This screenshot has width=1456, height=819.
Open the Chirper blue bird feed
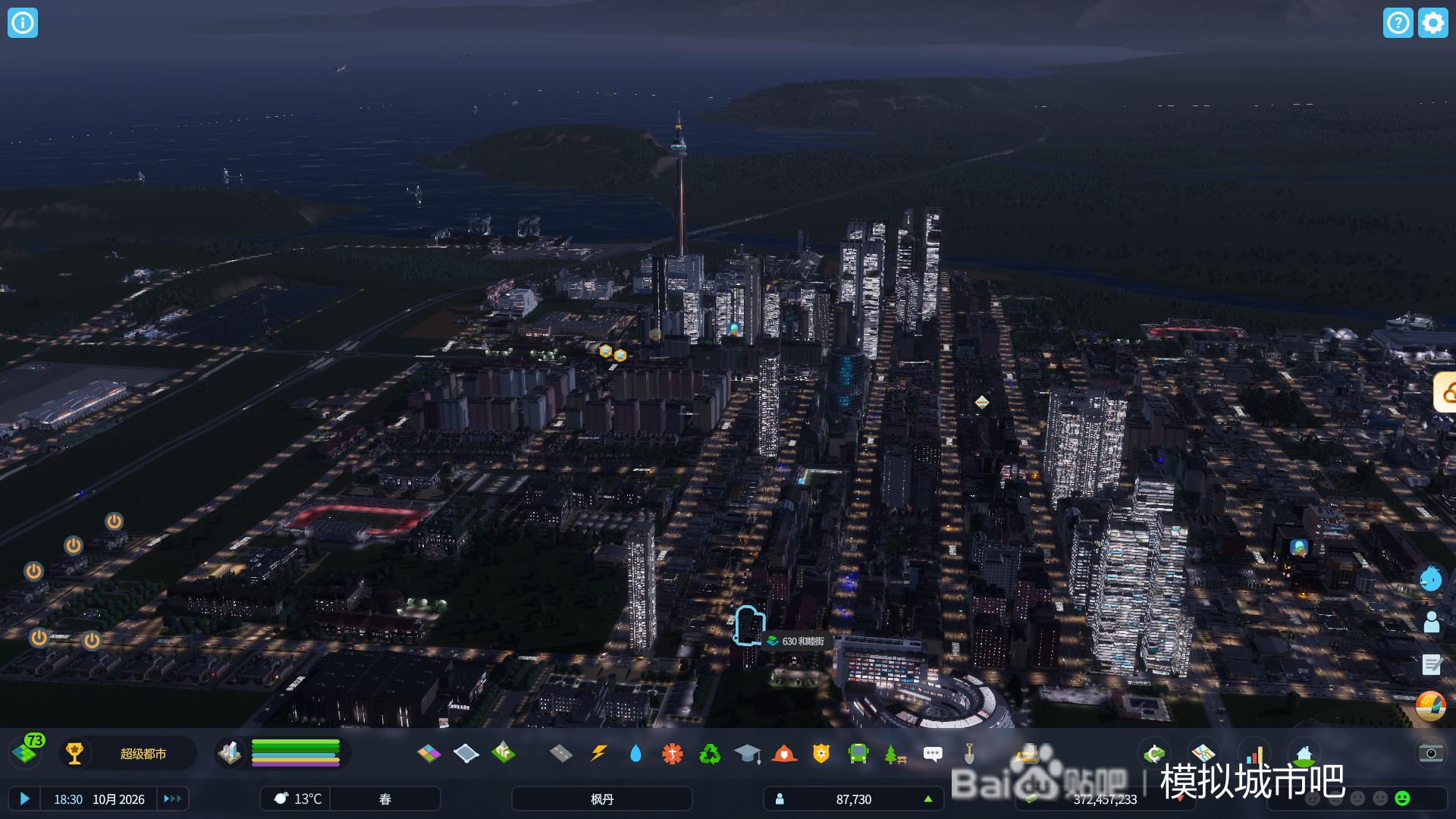click(1431, 579)
